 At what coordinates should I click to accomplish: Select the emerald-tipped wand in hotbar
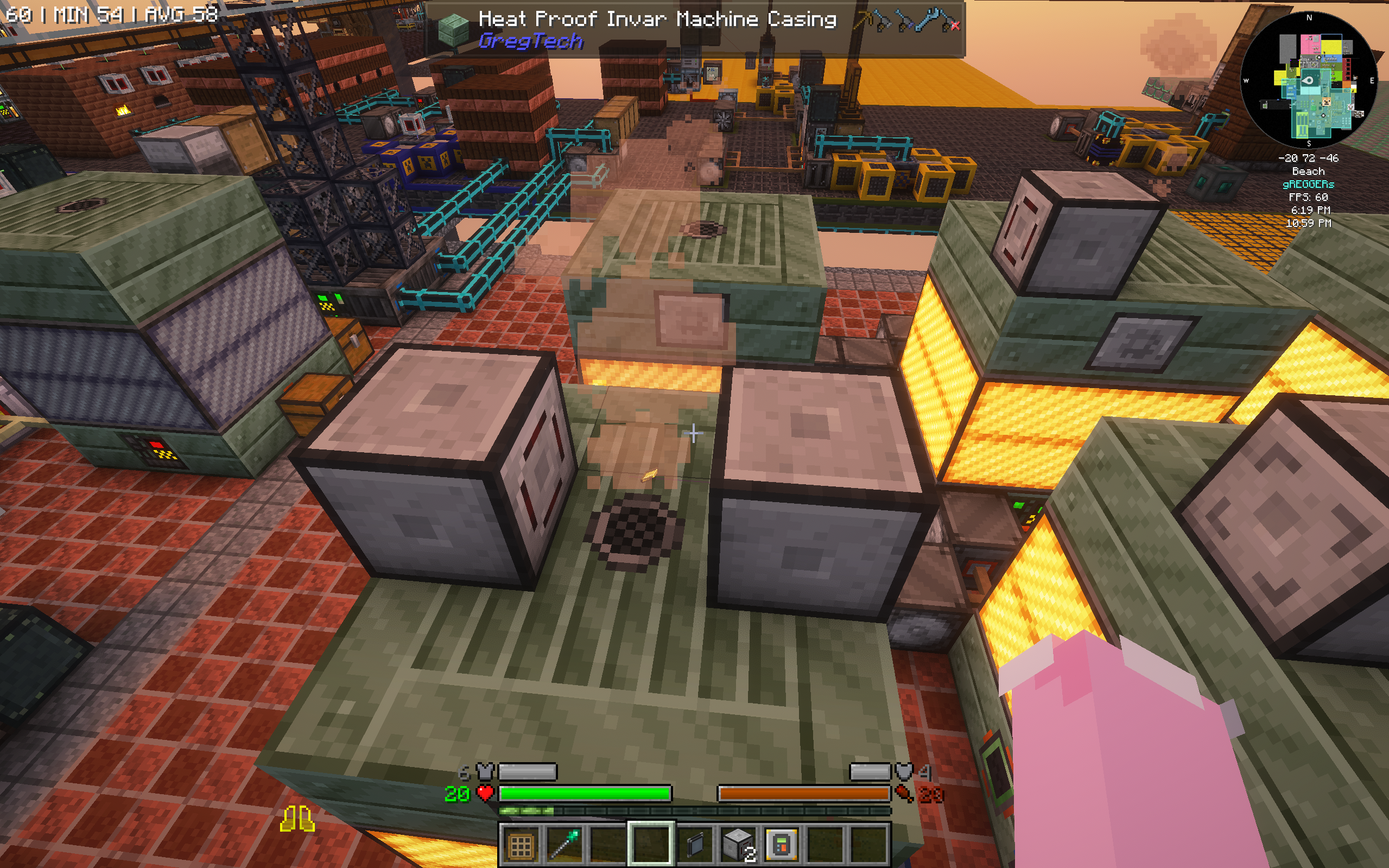(564, 845)
